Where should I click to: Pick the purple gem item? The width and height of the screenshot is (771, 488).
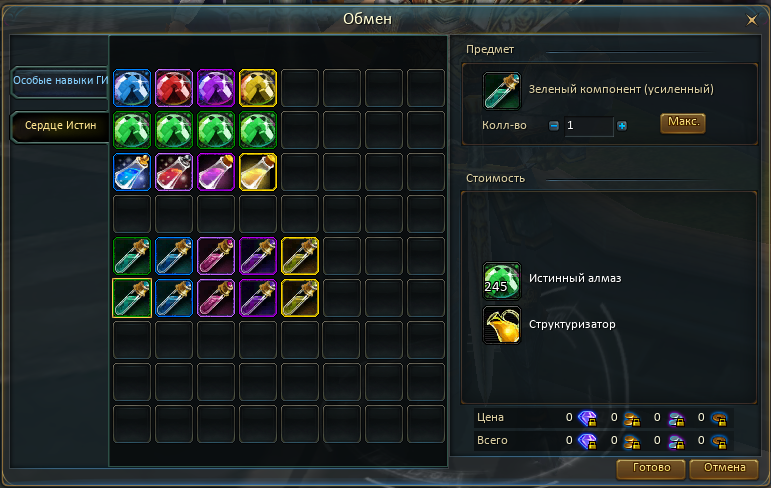[216, 88]
